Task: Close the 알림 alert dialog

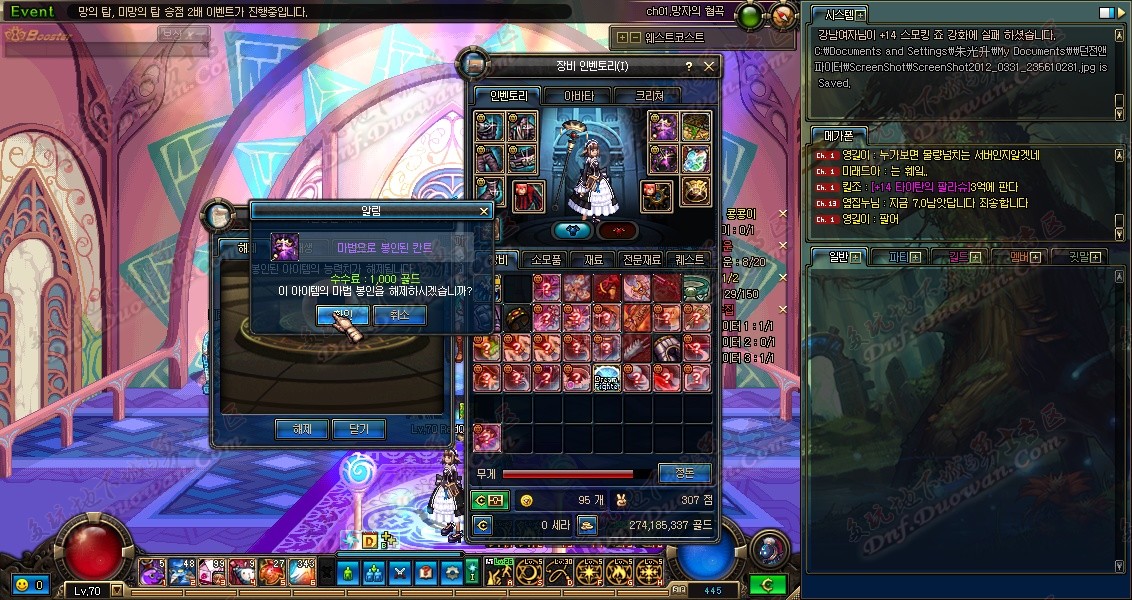Action: click(485, 211)
